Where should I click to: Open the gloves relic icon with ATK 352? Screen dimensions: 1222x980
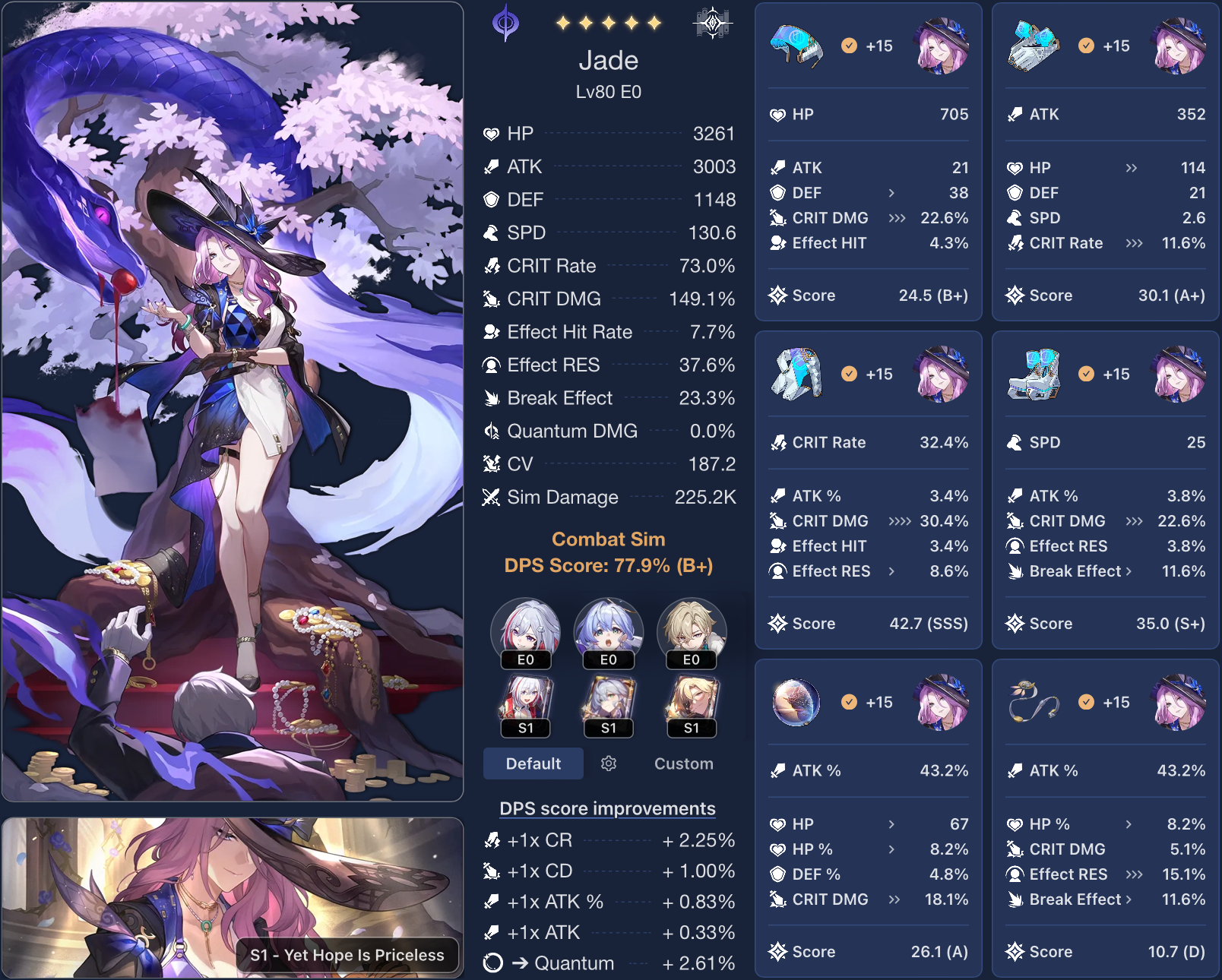[1033, 46]
